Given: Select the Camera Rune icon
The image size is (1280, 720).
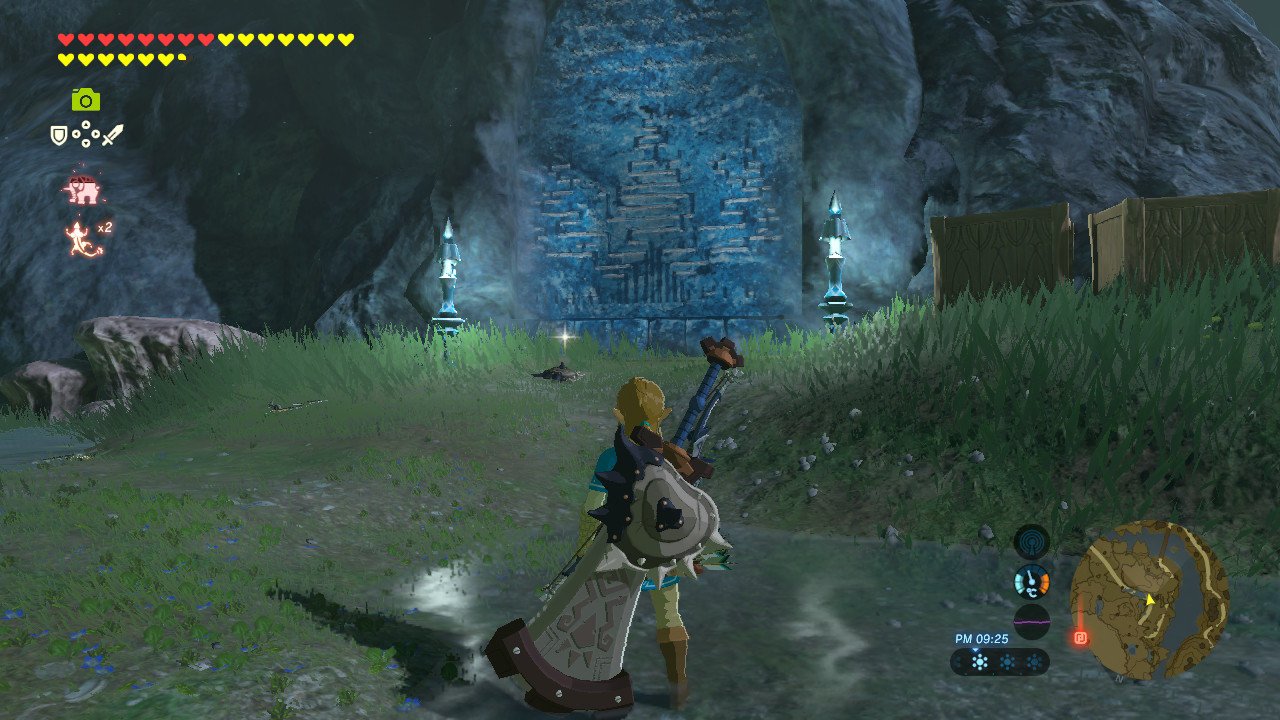Looking at the screenshot, I should tap(88, 100).
